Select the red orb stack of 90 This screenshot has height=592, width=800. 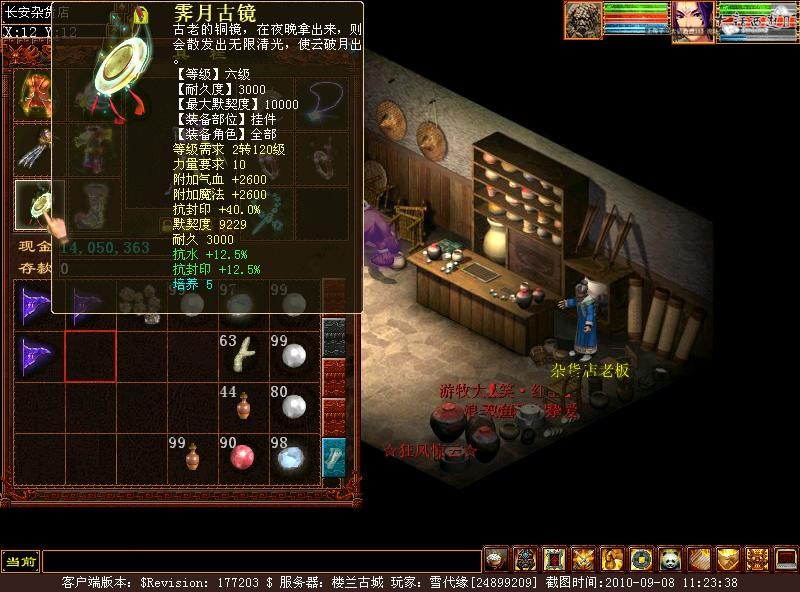pos(241,457)
